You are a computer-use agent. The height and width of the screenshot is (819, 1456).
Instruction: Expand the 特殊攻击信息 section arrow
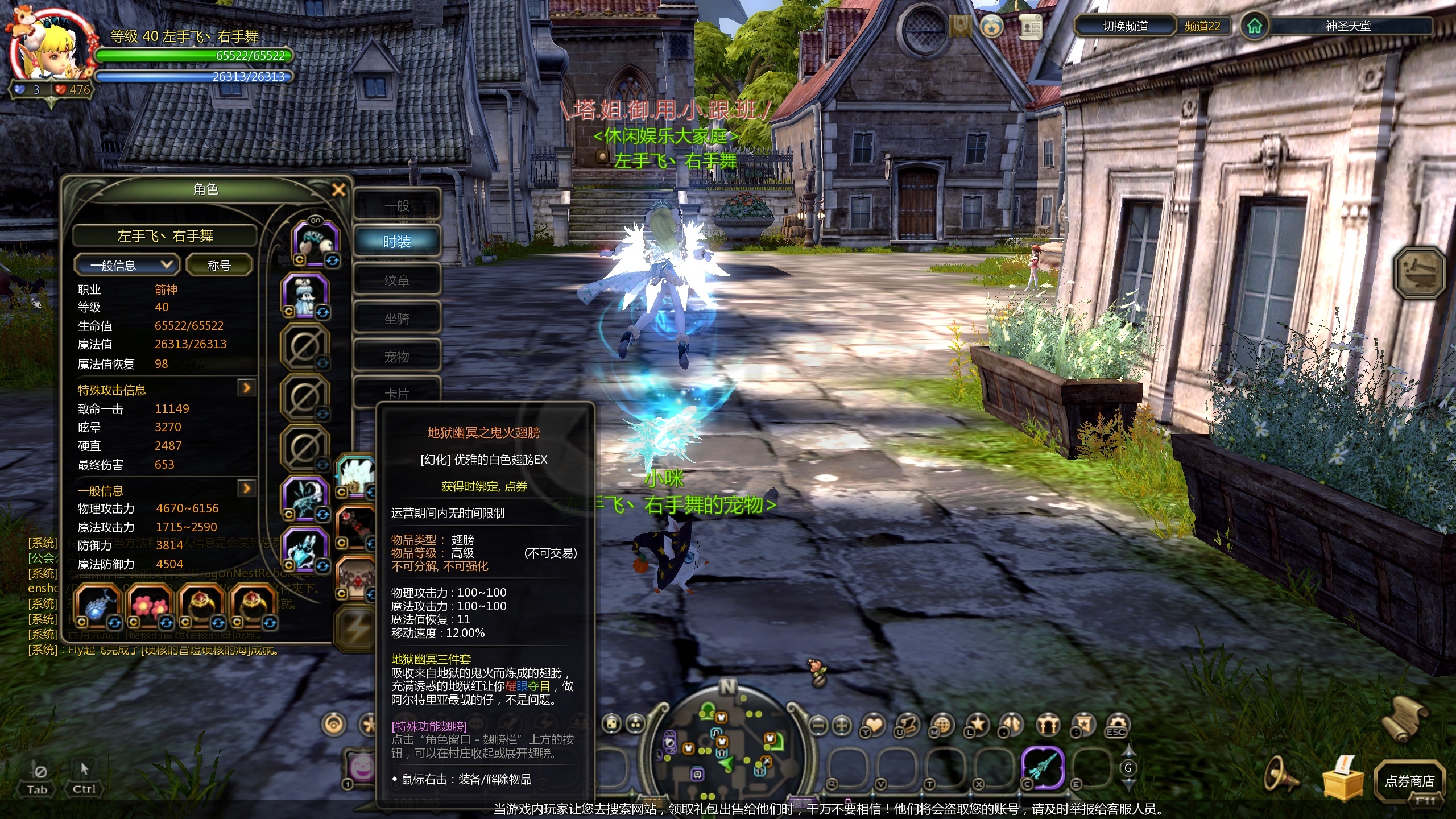click(246, 388)
